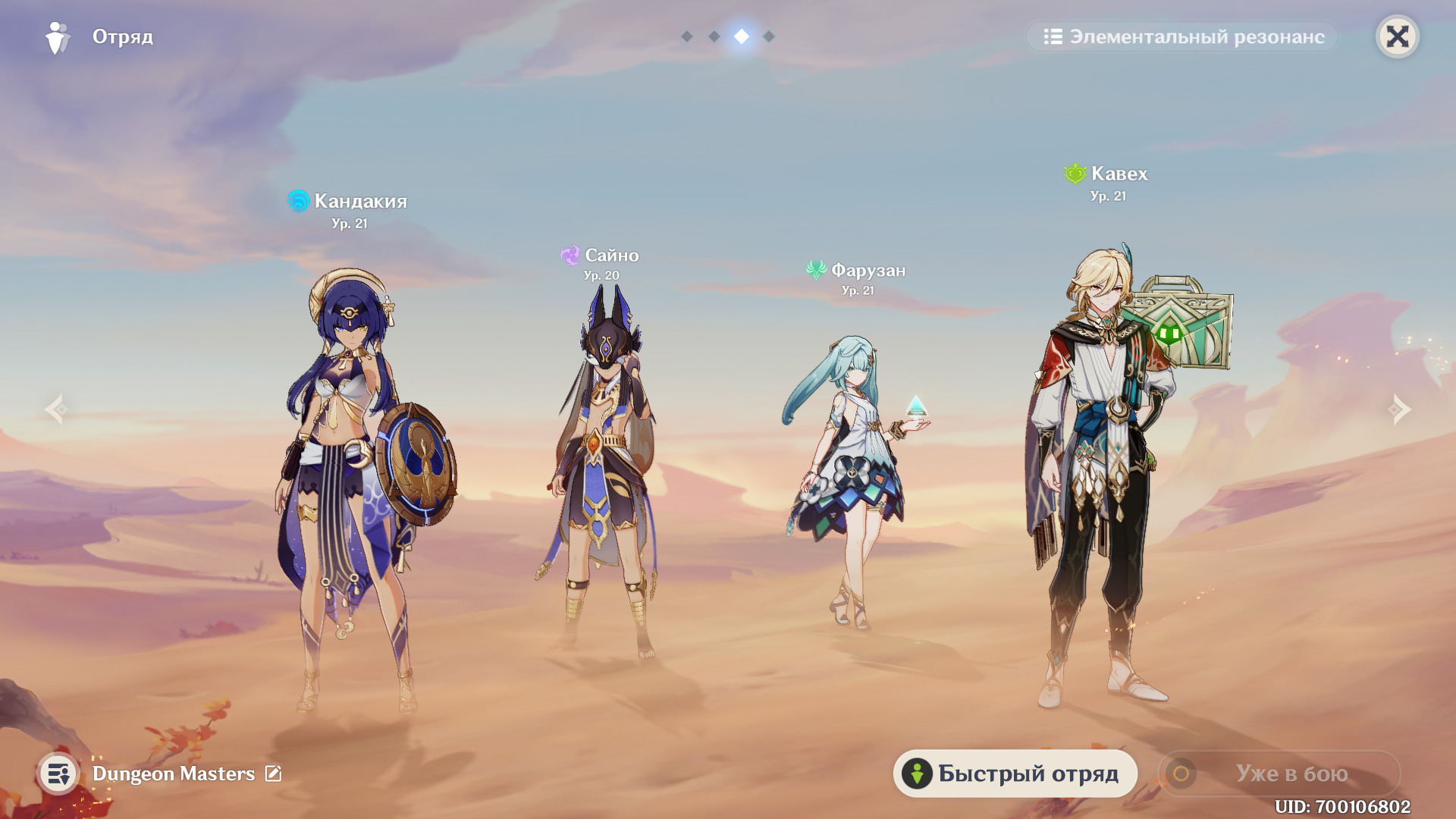Jump to the first party page dot
The image size is (1456, 819).
click(x=687, y=36)
